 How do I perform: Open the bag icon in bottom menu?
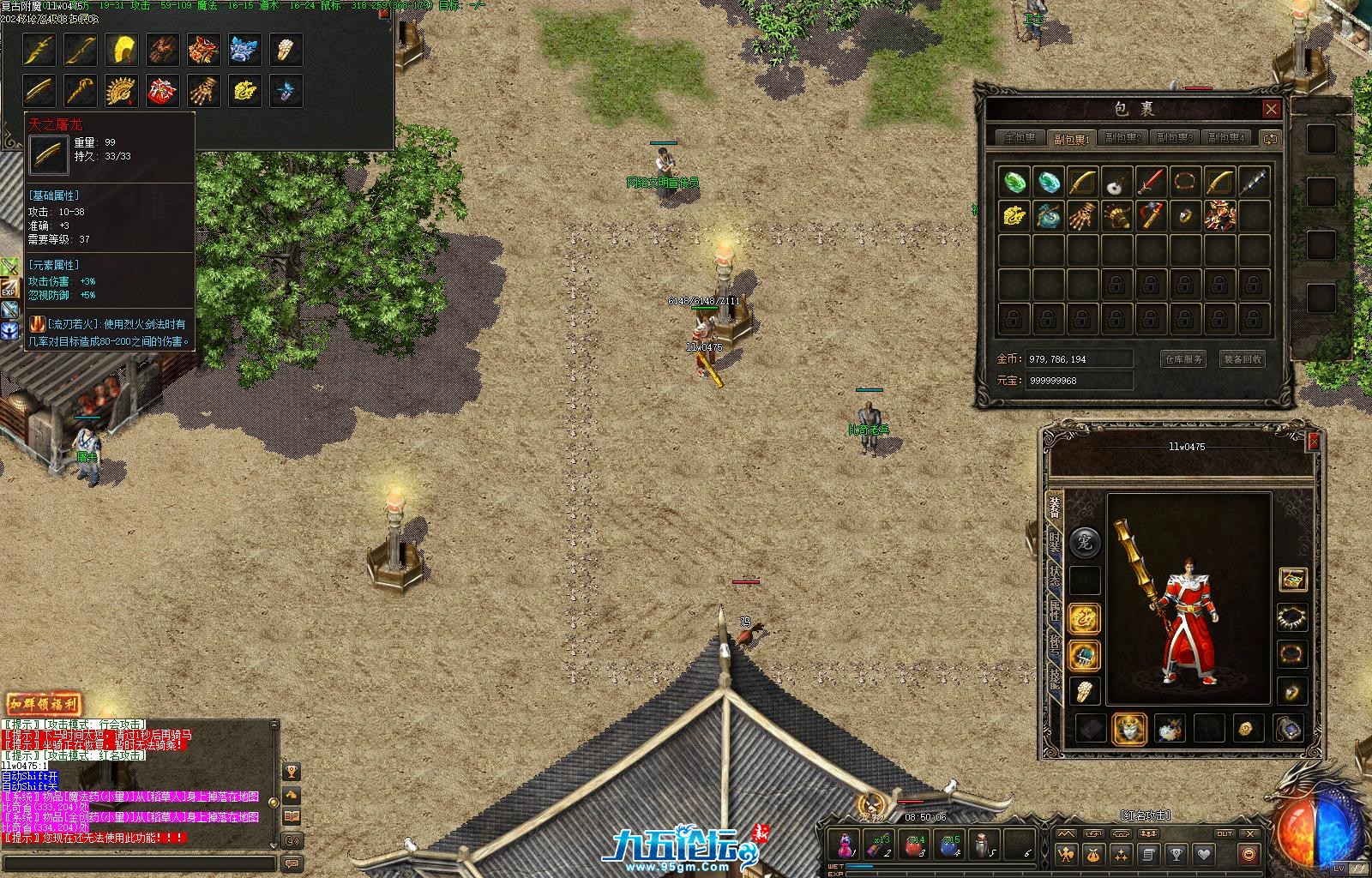click(x=1093, y=854)
